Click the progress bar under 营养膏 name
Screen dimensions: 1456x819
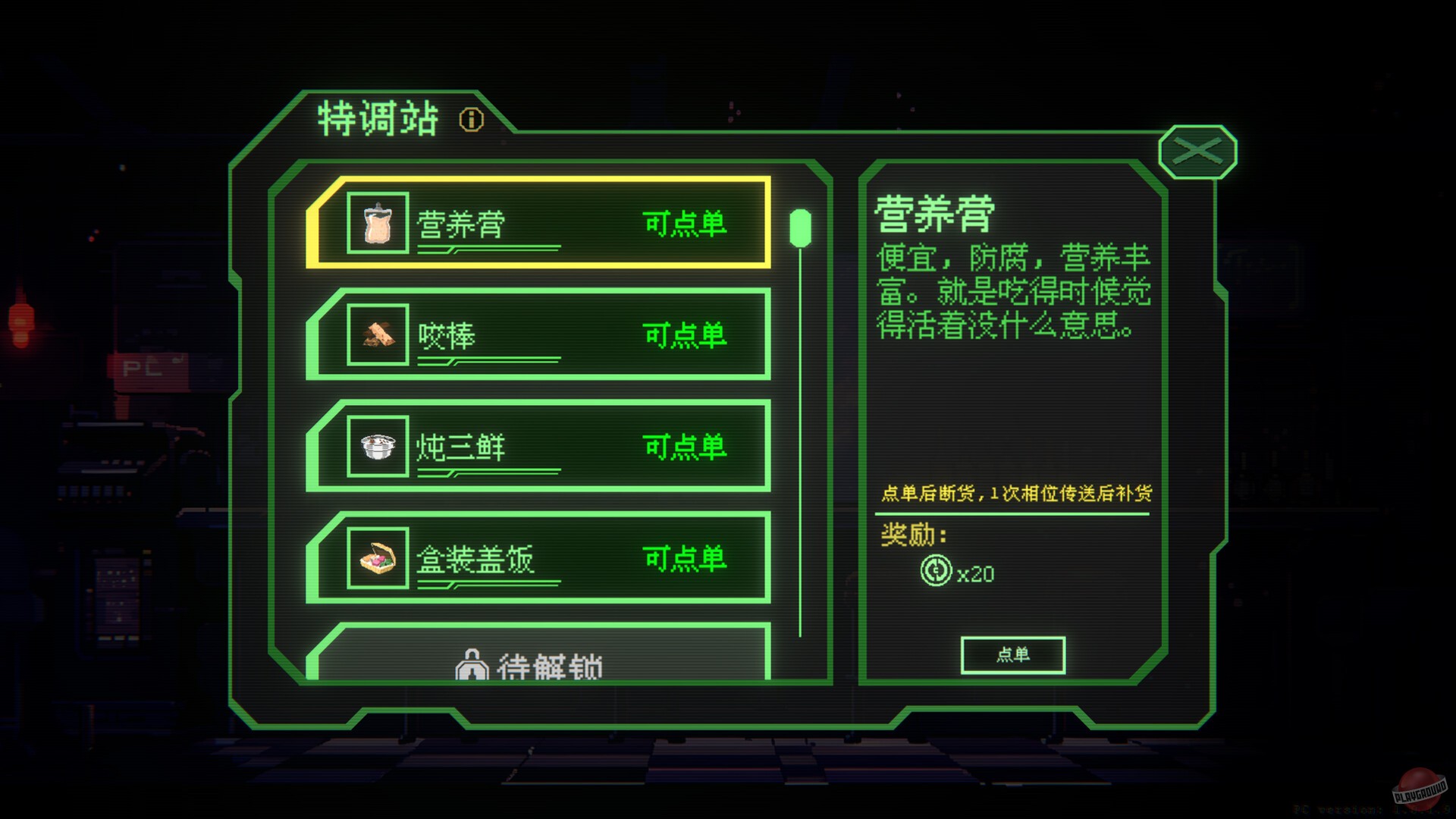pyautogui.click(x=489, y=249)
